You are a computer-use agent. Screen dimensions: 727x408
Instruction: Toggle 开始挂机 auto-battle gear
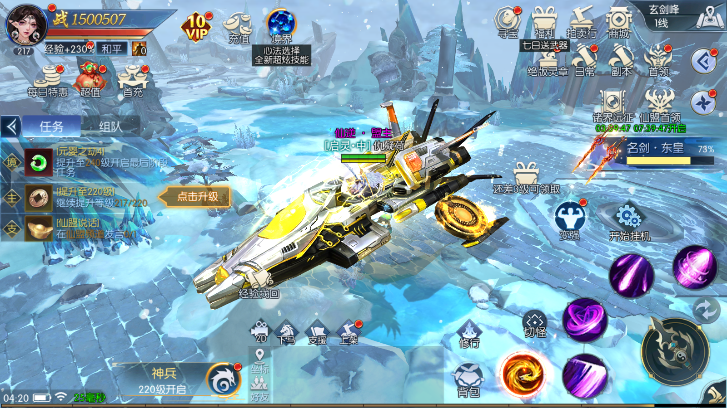(x=628, y=220)
